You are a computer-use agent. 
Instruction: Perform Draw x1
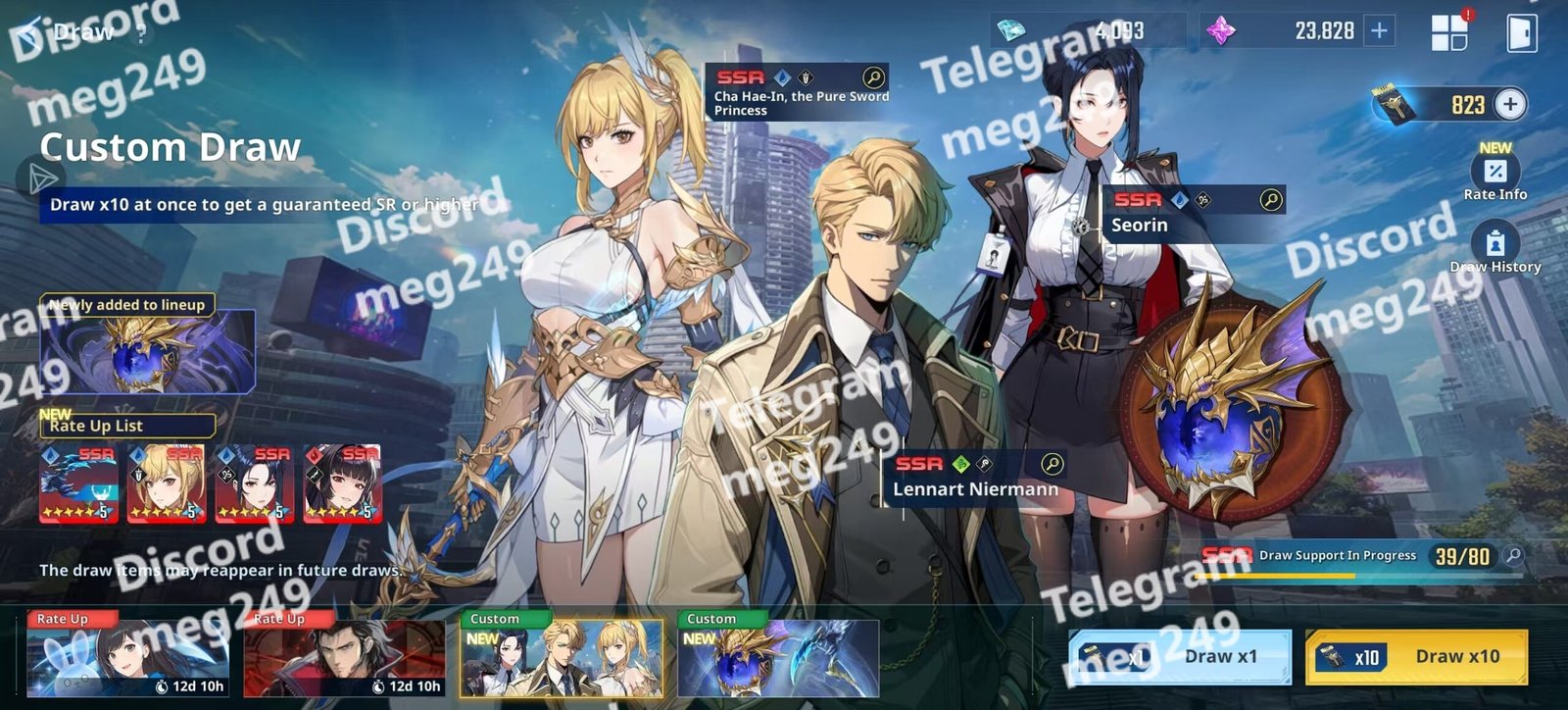pyautogui.click(x=1180, y=656)
